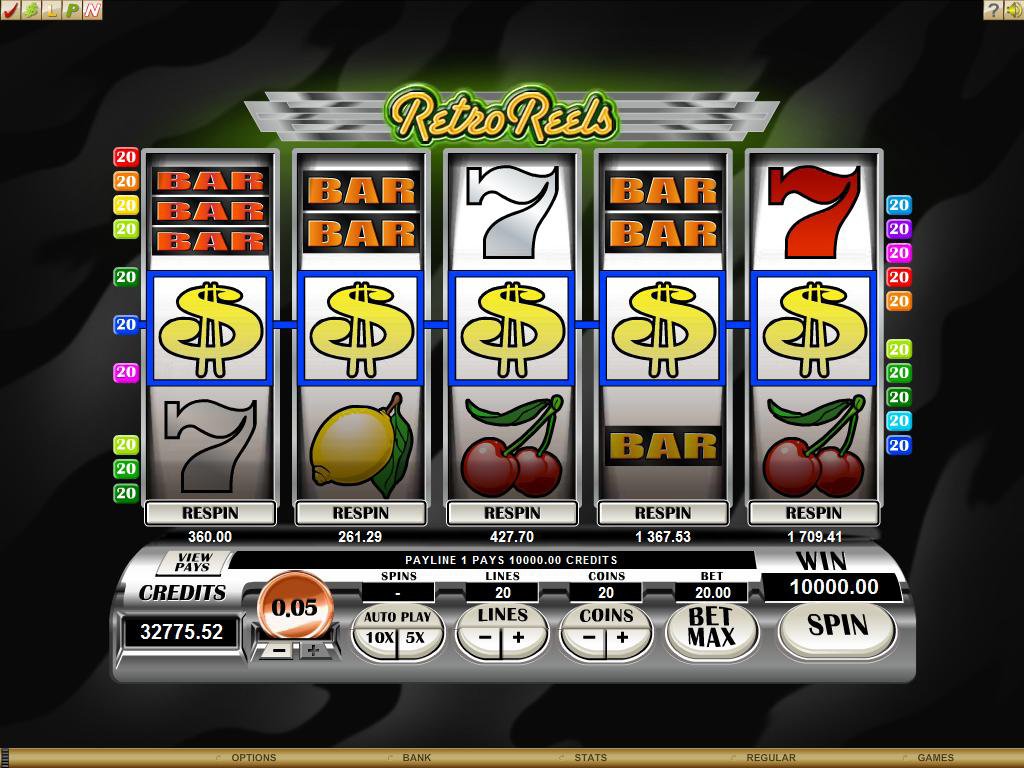Open the View Pays paytable

[x=192, y=562]
